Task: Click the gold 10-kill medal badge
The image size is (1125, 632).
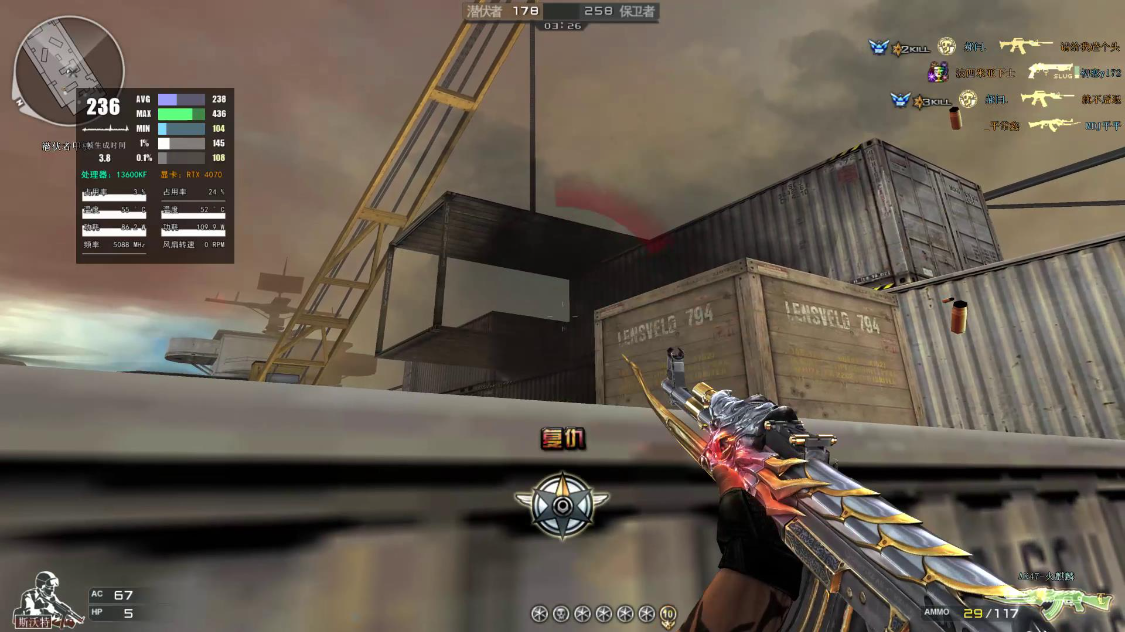Action: 668,613
